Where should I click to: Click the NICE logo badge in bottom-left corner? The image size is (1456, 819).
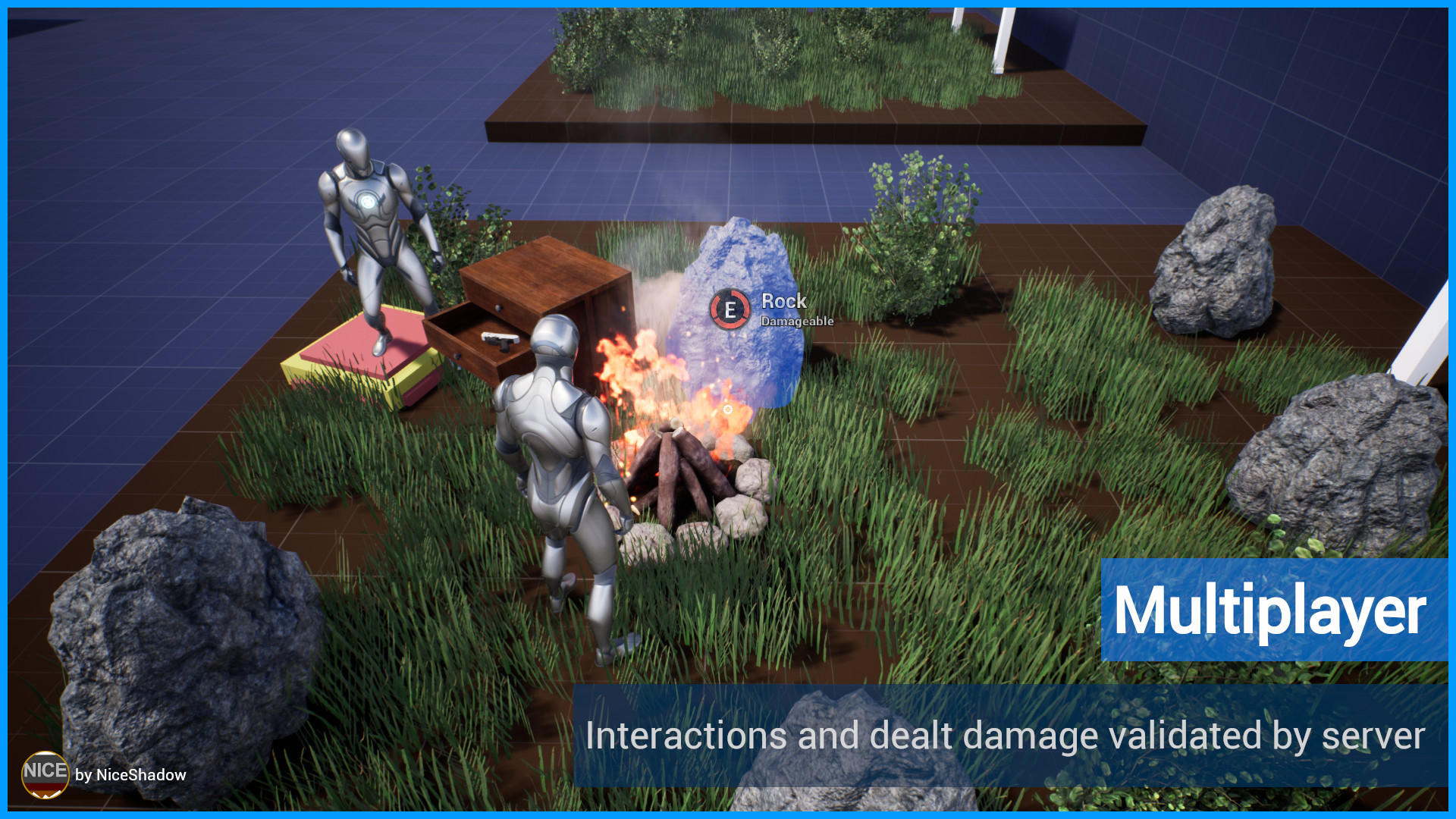45,774
